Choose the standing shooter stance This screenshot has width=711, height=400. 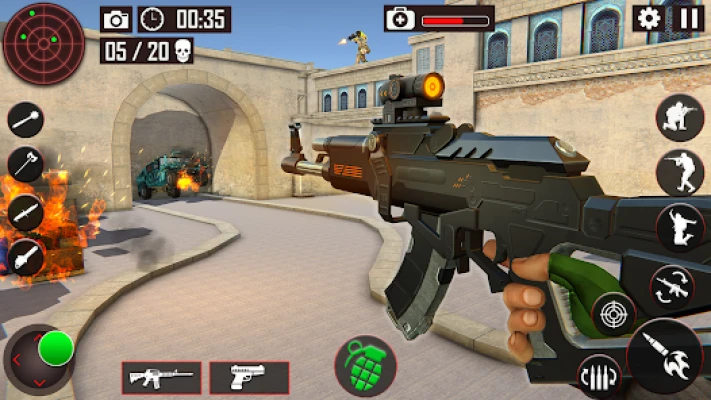[680, 172]
